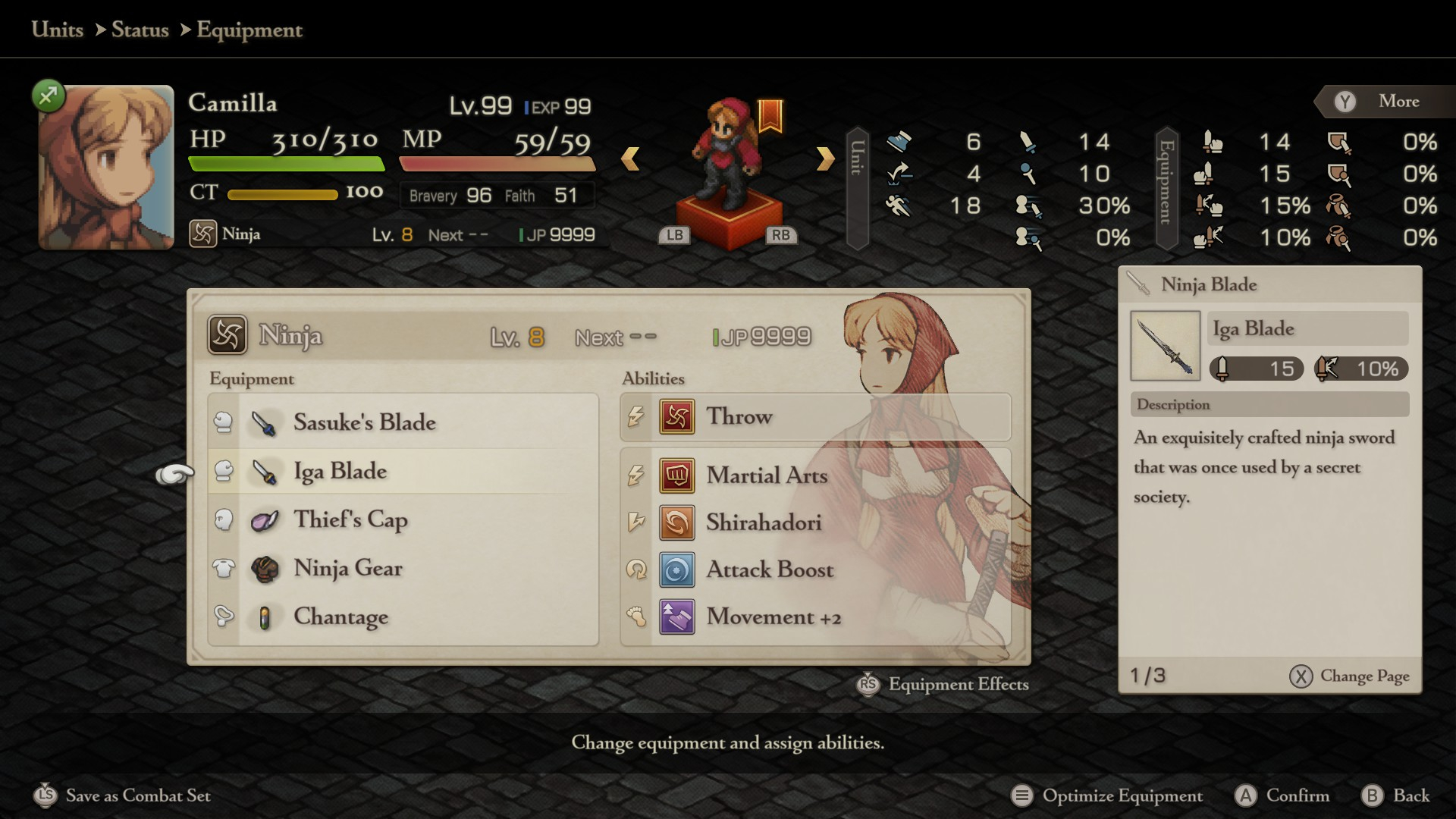Select the Attack Boost support ability

(x=815, y=570)
